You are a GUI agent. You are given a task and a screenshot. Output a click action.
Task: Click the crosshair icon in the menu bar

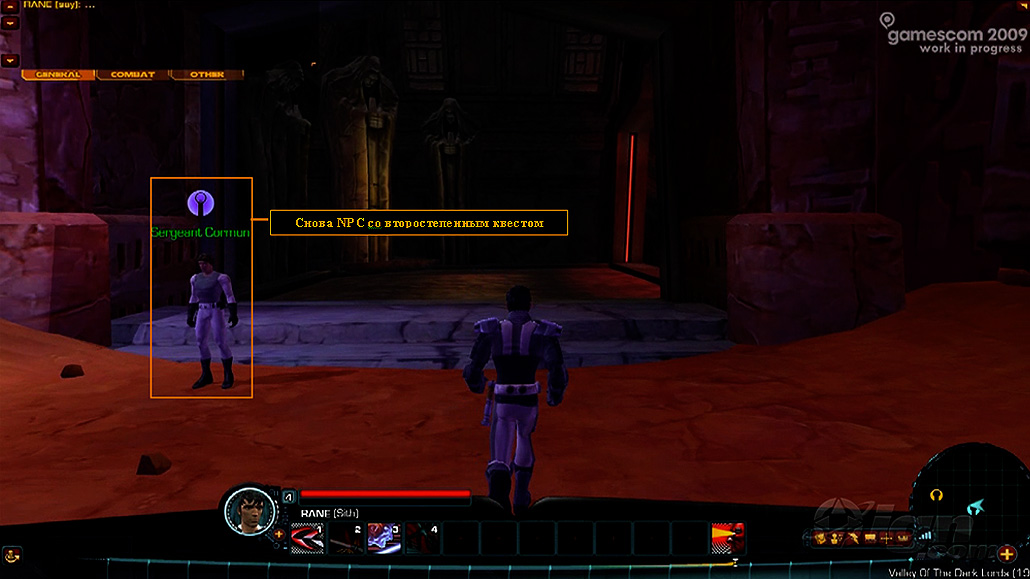pos(886,538)
